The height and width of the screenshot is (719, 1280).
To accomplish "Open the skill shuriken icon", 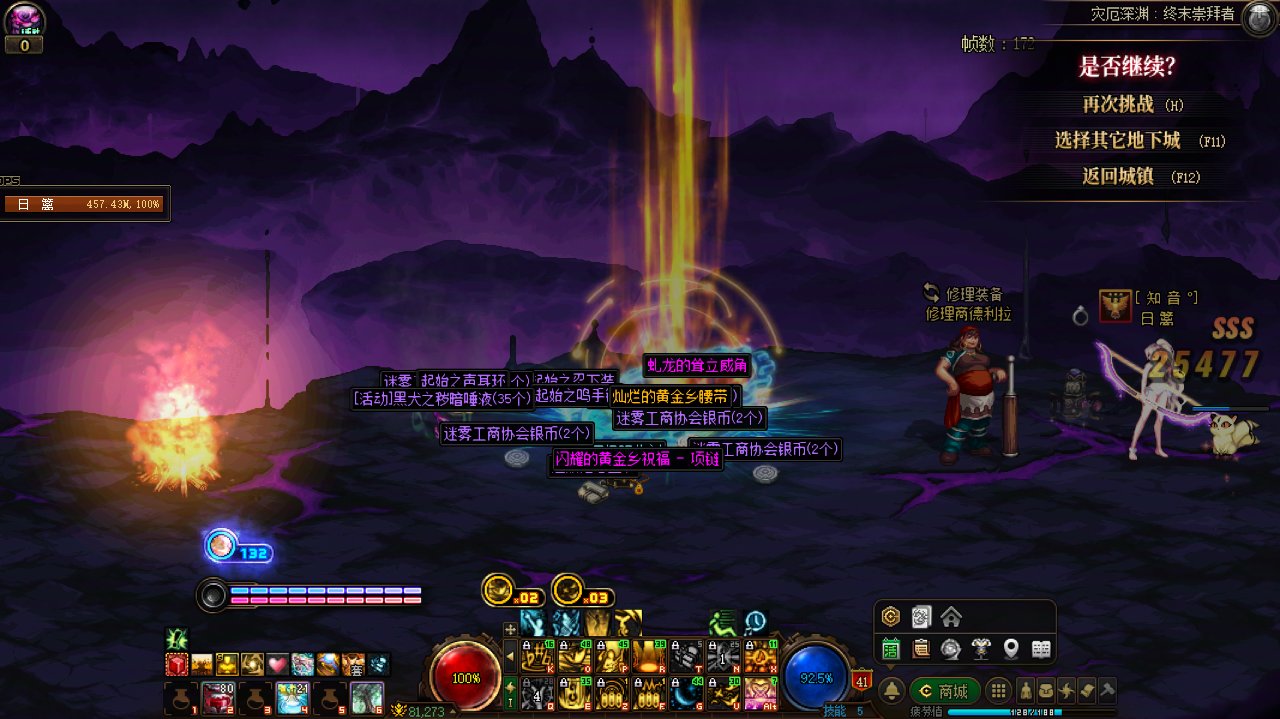I will tap(1067, 690).
